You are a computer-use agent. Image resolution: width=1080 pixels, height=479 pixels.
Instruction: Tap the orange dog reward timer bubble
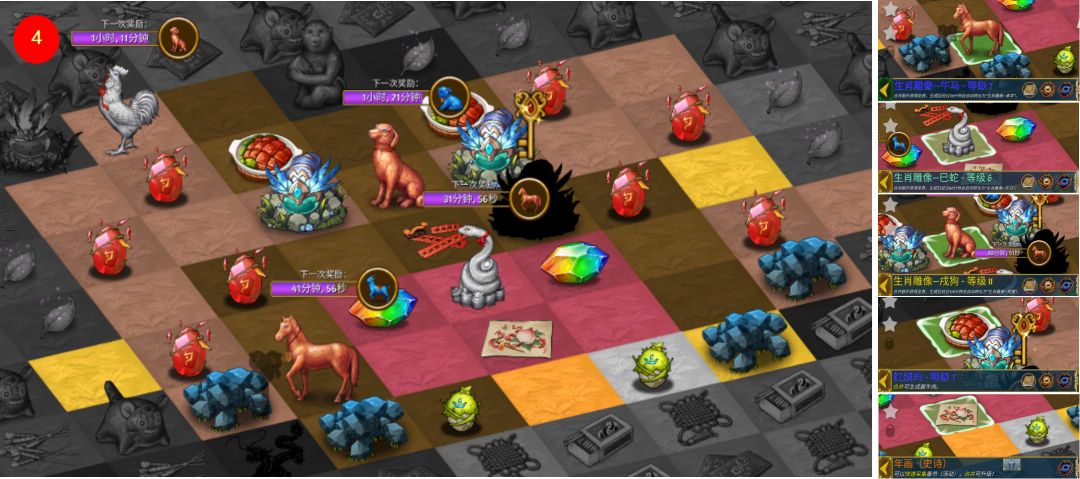point(178,39)
